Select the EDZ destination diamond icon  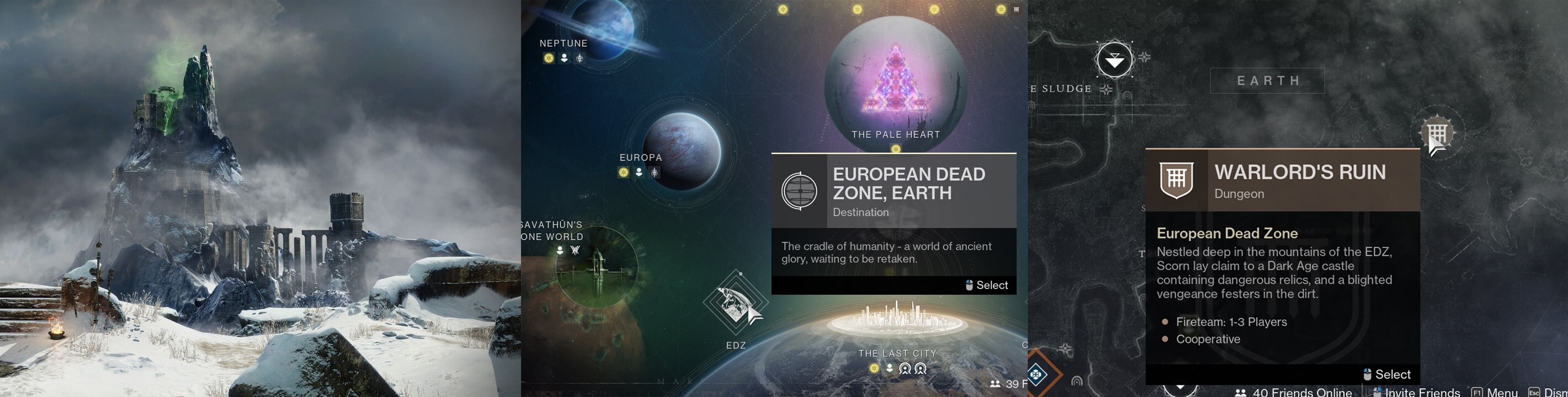pos(735,302)
